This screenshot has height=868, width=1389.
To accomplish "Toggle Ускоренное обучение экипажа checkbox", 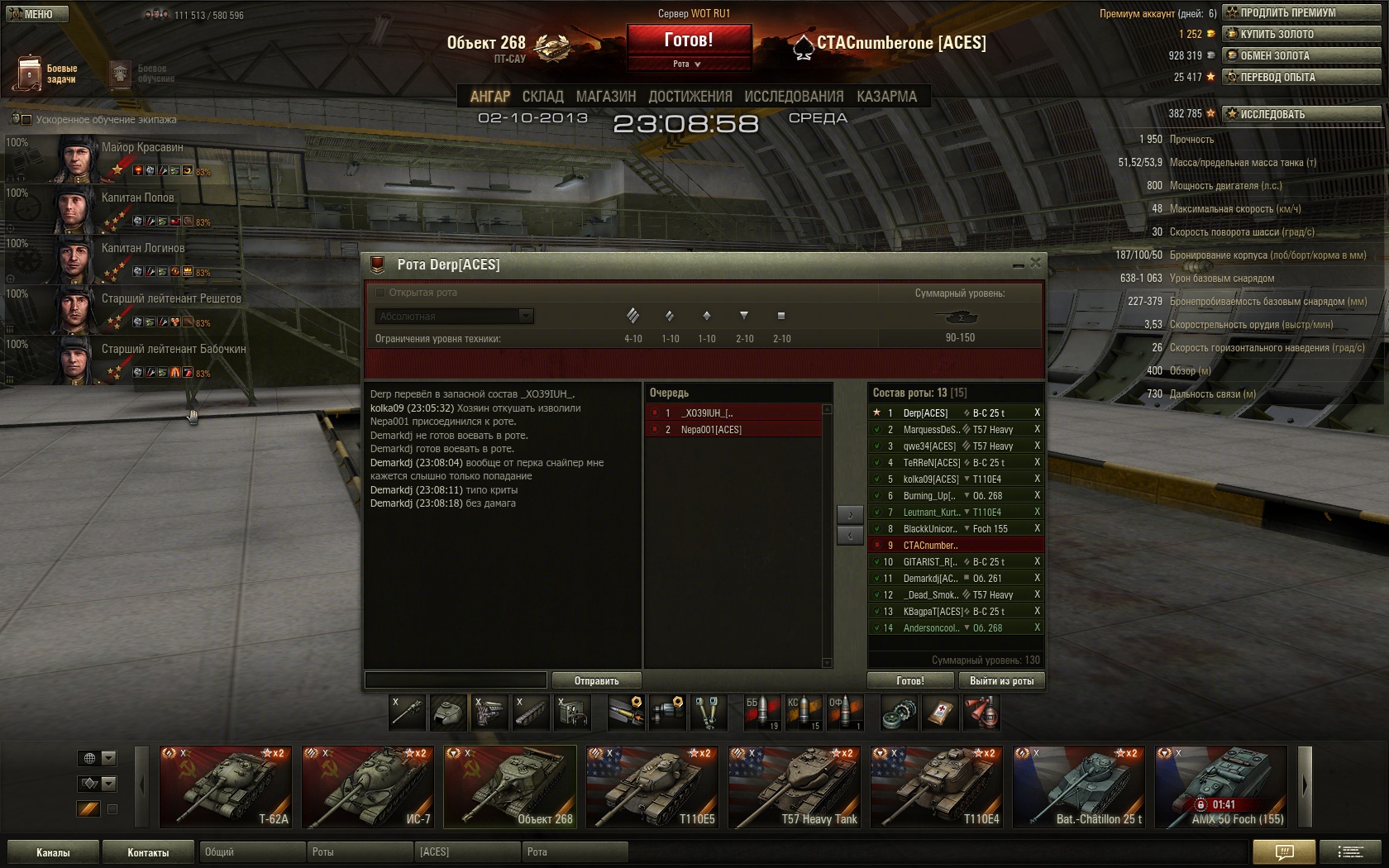I will pyautogui.click(x=26, y=119).
